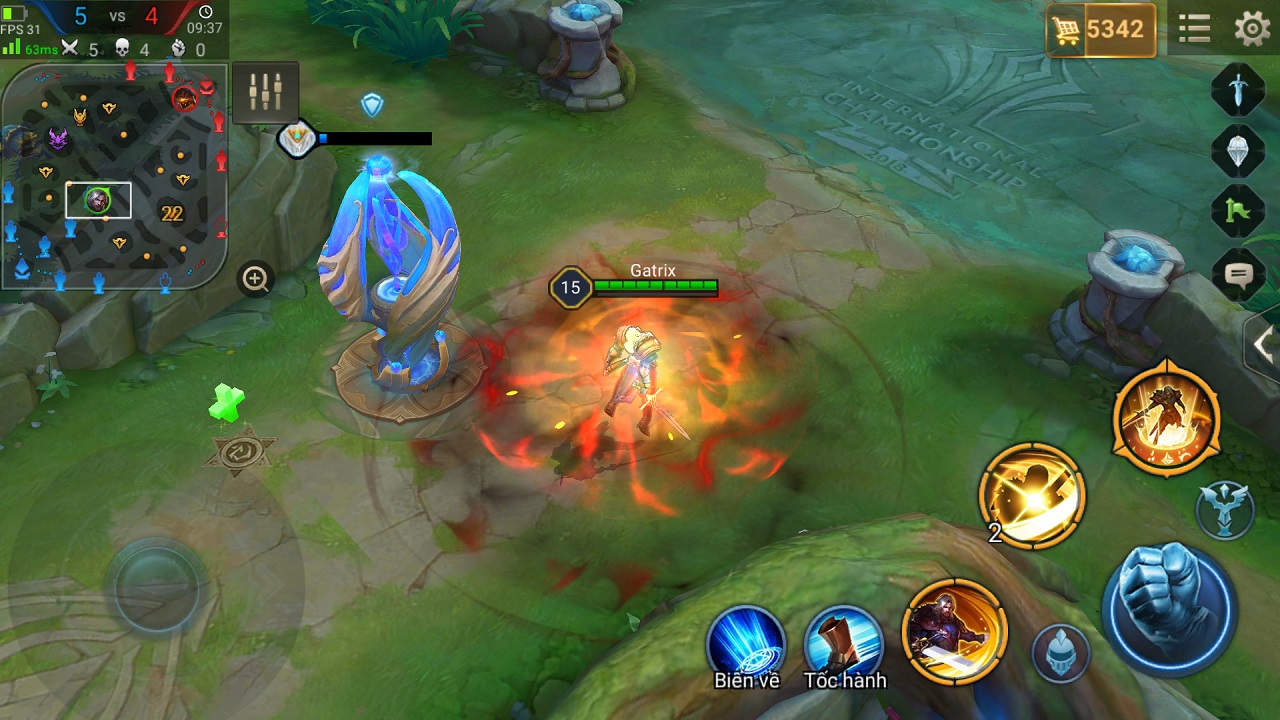Activate the swordsman portrait ability
Image resolution: width=1280 pixels, height=720 pixels.
pyautogui.click(x=954, y=631)
